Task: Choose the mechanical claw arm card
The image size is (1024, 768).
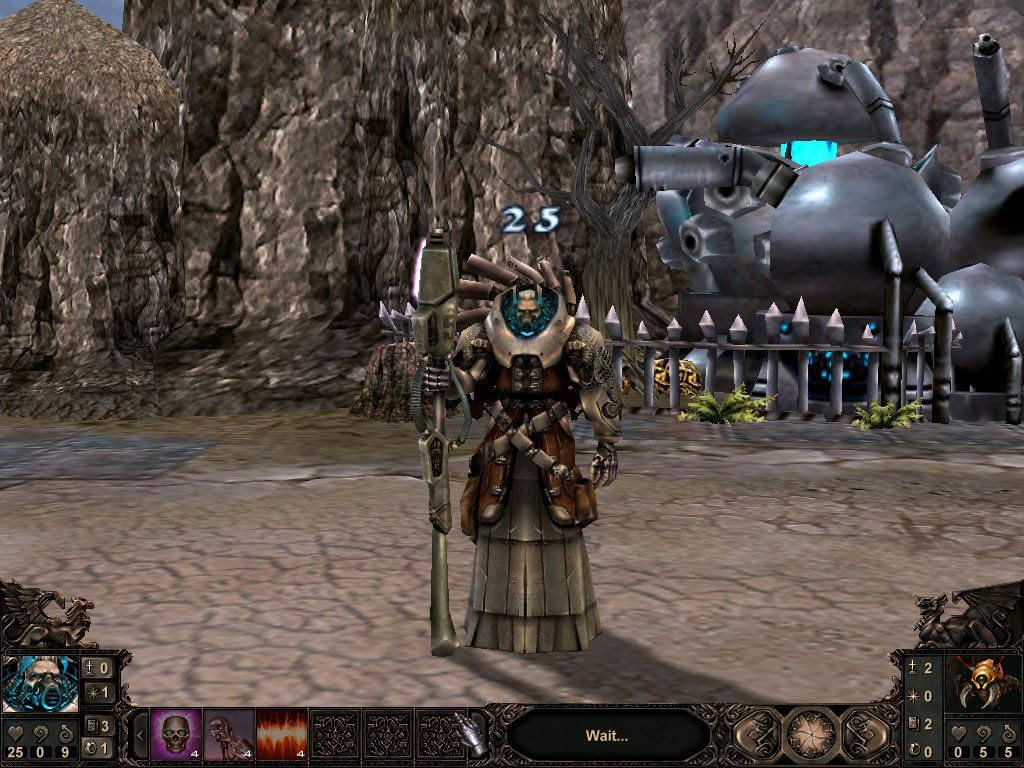Action: (x=228, y=733)
